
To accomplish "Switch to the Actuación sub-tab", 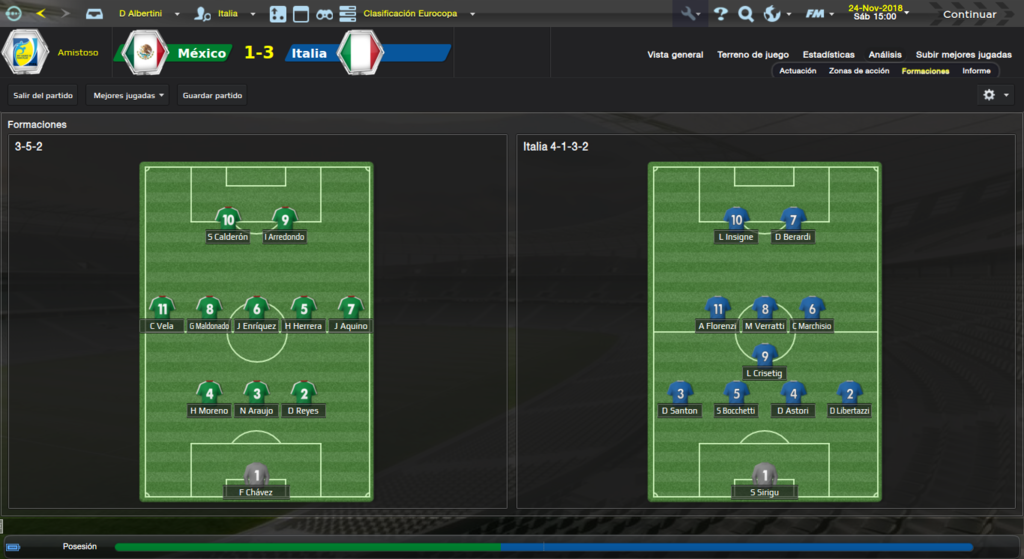I will (x=798, y=71).
